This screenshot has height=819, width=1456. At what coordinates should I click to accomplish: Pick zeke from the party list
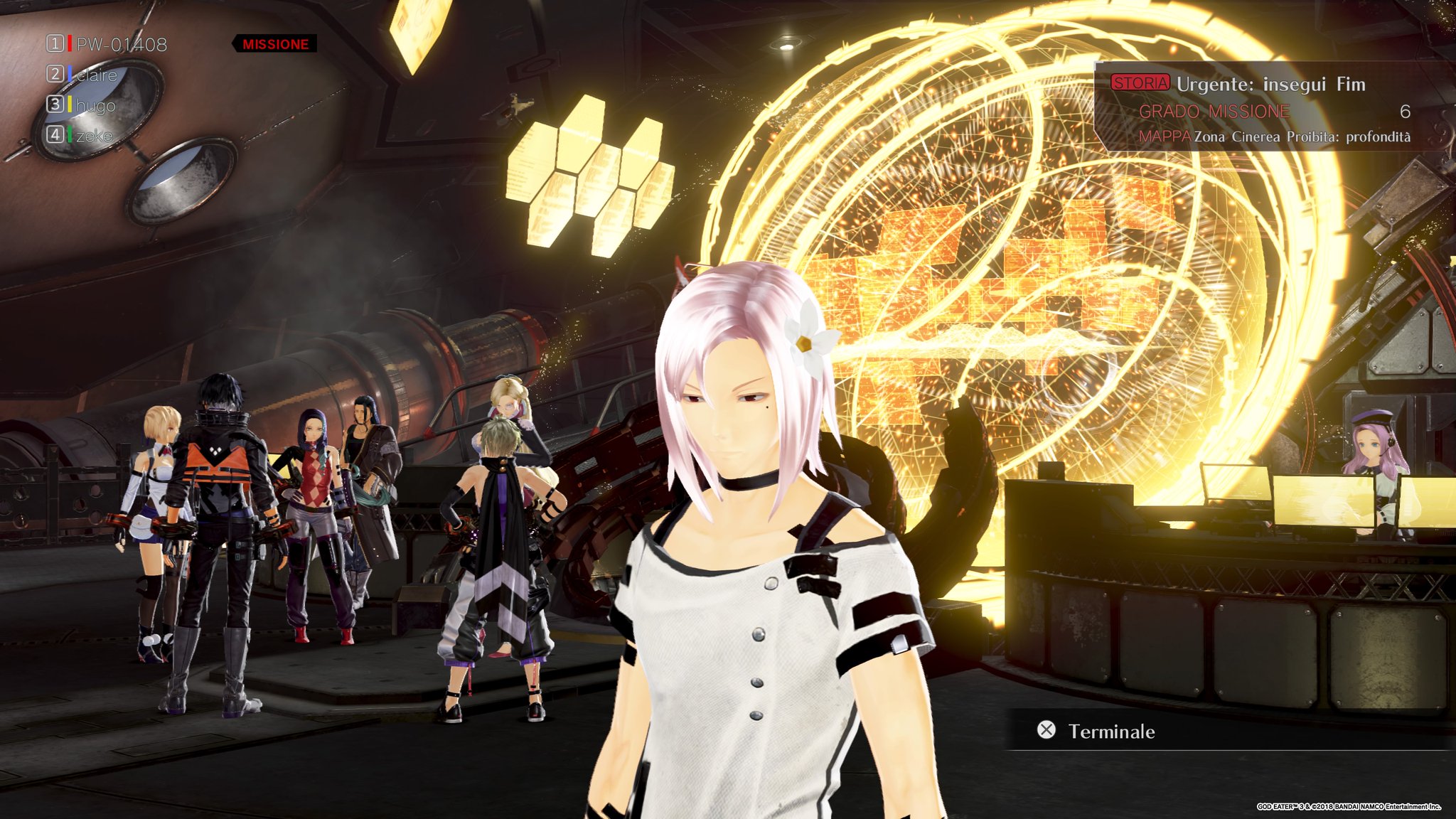pos(94,136)
